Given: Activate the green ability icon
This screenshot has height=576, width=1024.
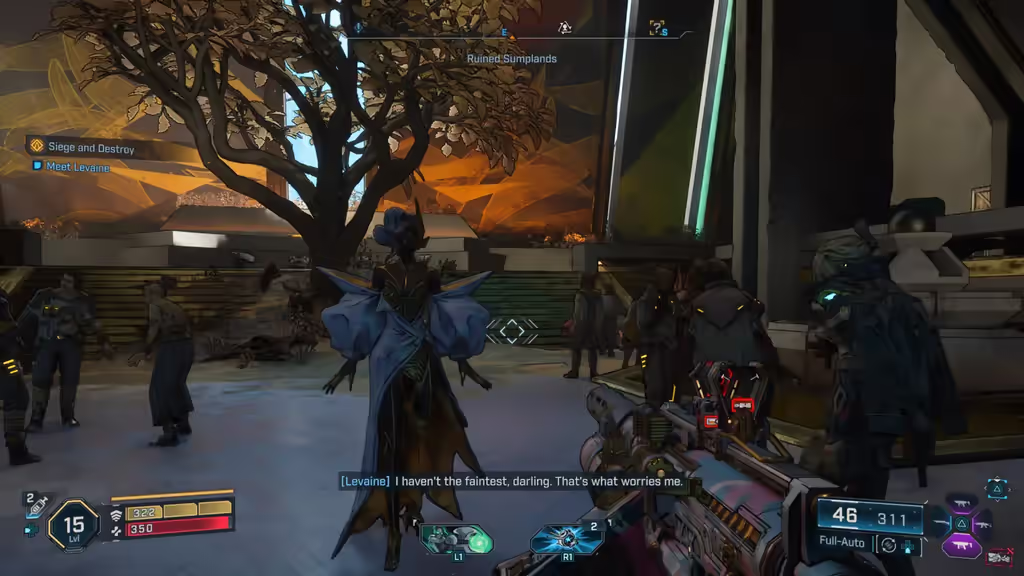Looking at the screenshot, I should pyautogui.click(x=456, y=540).
